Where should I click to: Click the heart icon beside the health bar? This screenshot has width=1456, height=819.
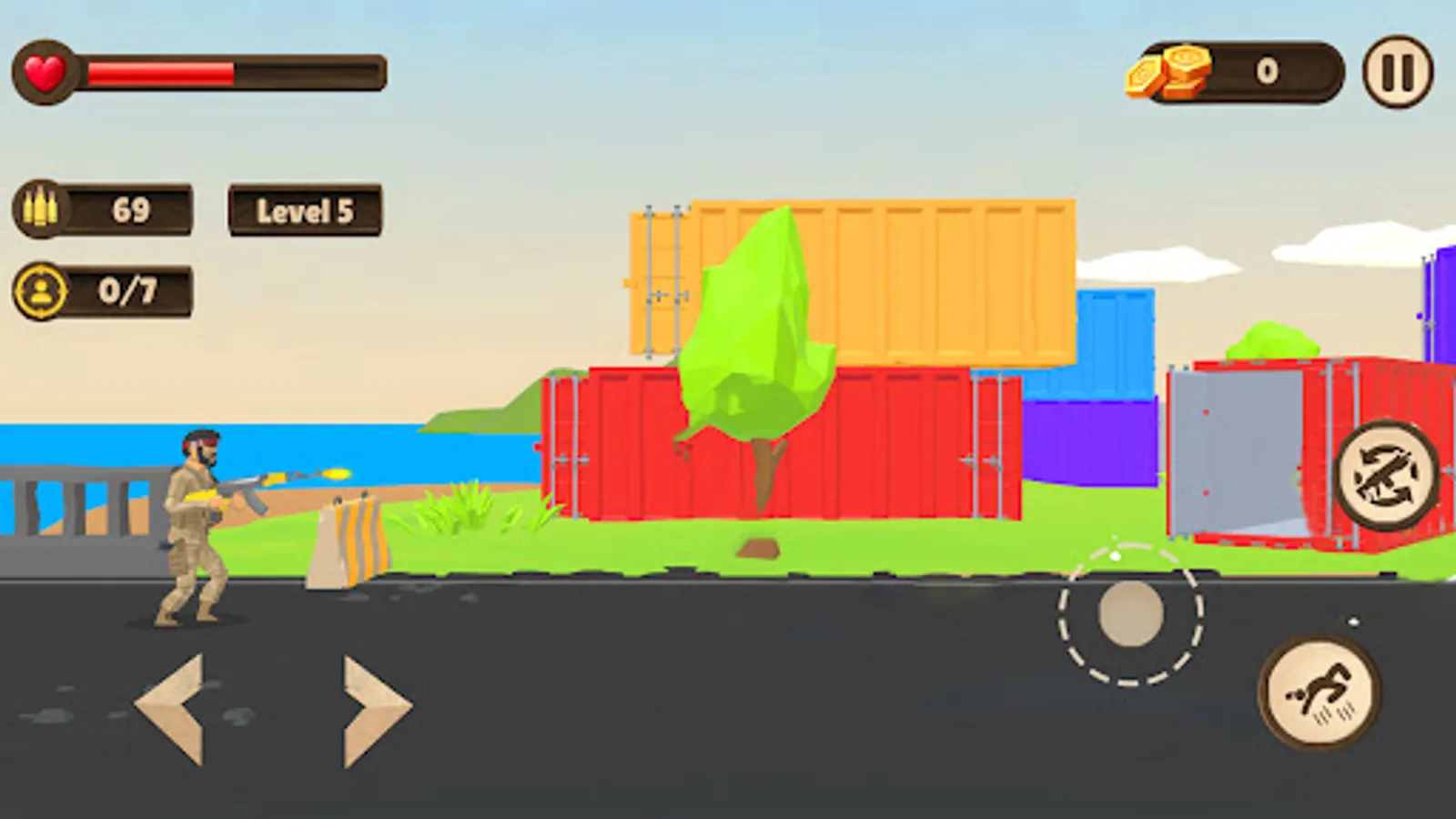click(44, 70)
